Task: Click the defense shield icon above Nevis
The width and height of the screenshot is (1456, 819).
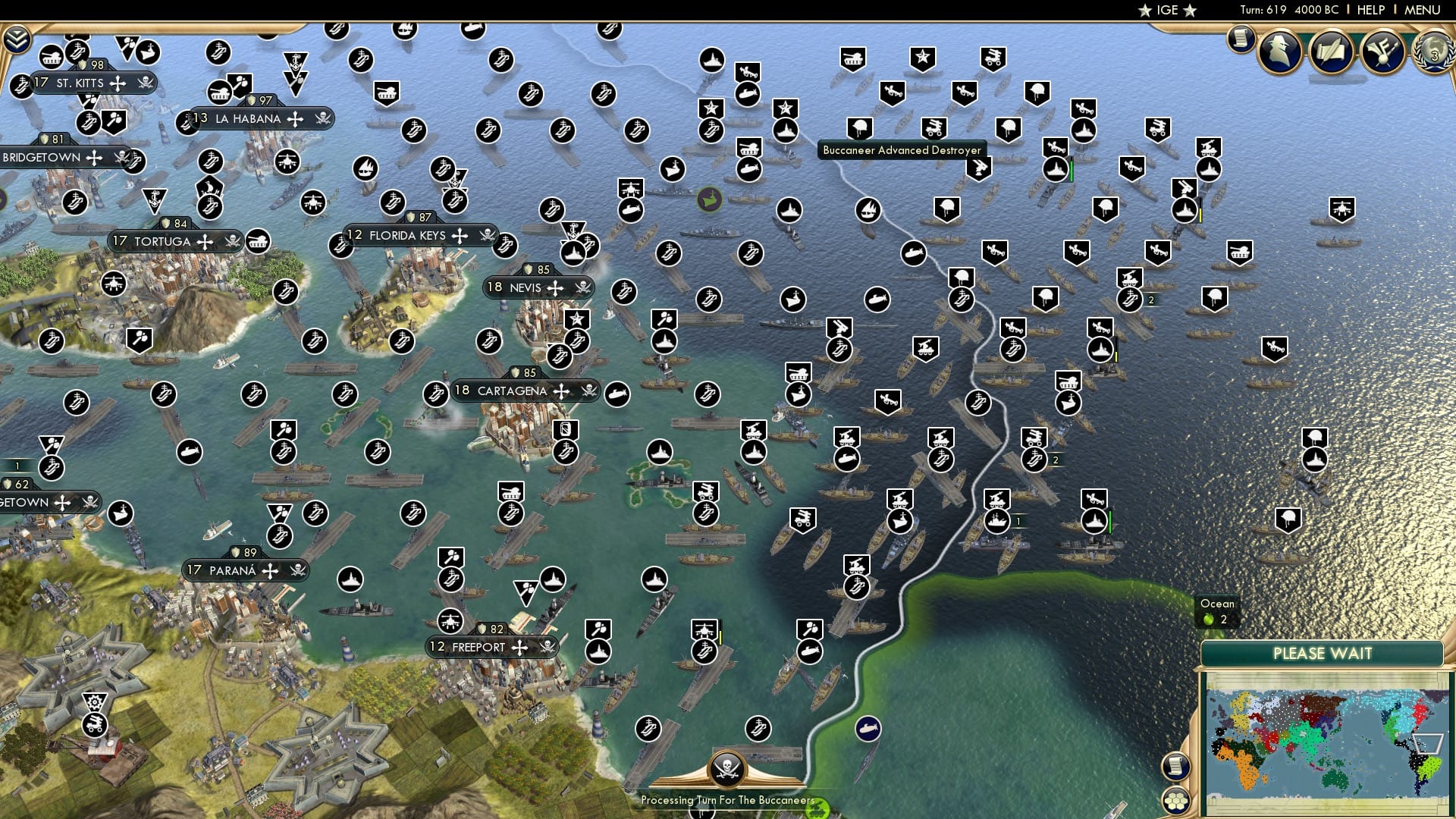Action: tap(529, 268)
